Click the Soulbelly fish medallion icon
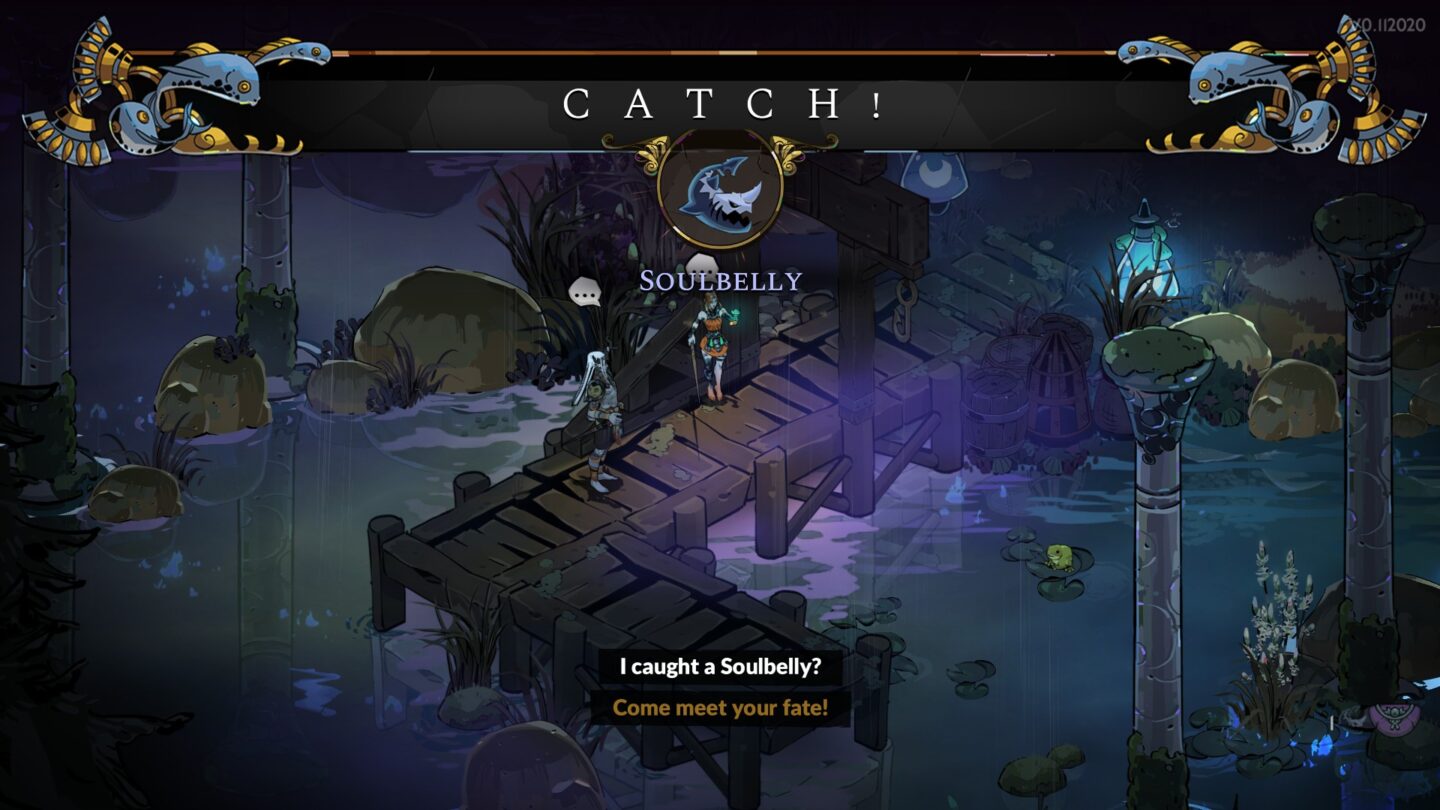 pyautogui.click(x=722, y=196)
